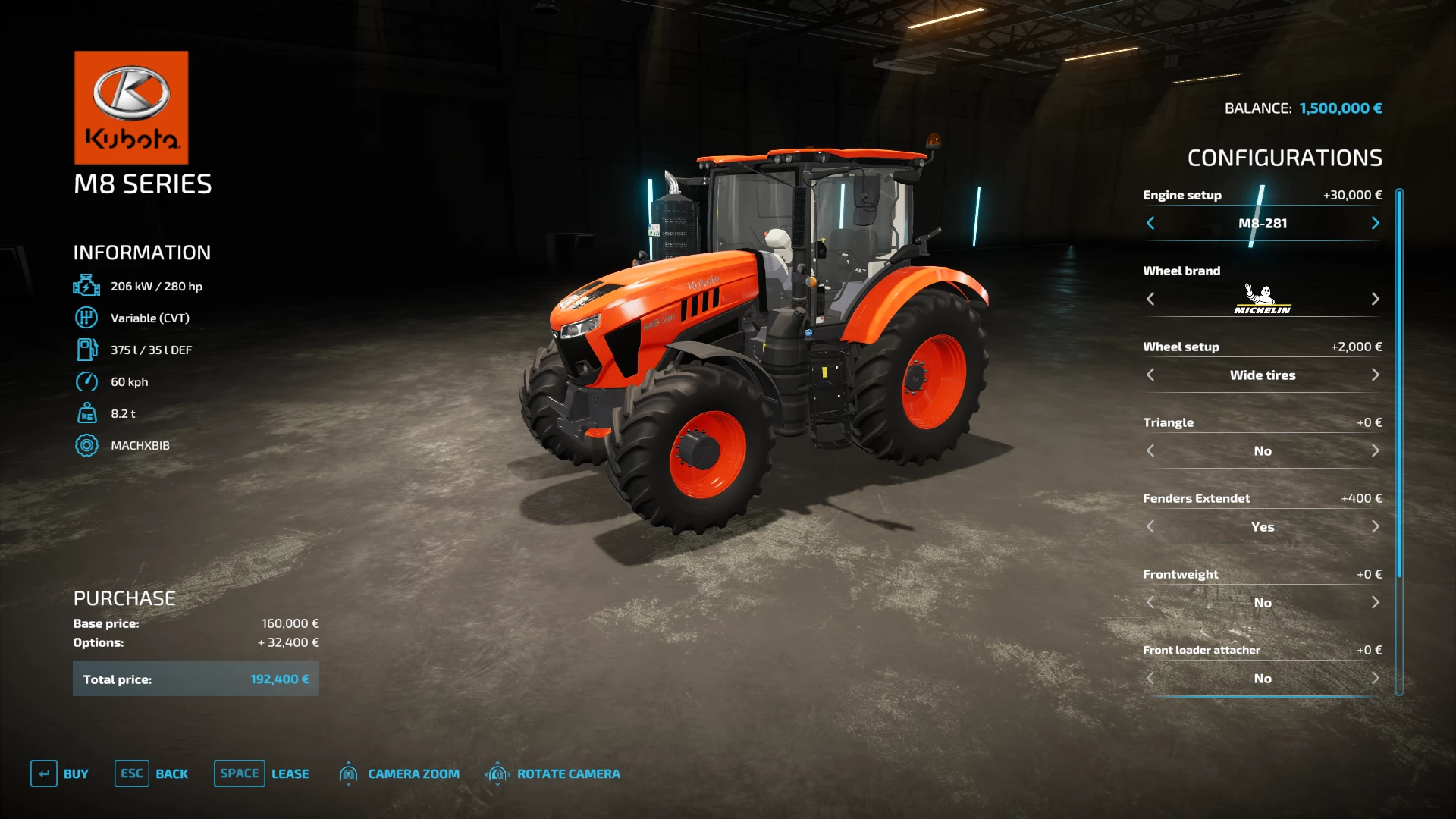This screenshot has height=819, width=1456.
Task: Click the engine power icon showing 206 kW
Action: [x=87, y=286]
